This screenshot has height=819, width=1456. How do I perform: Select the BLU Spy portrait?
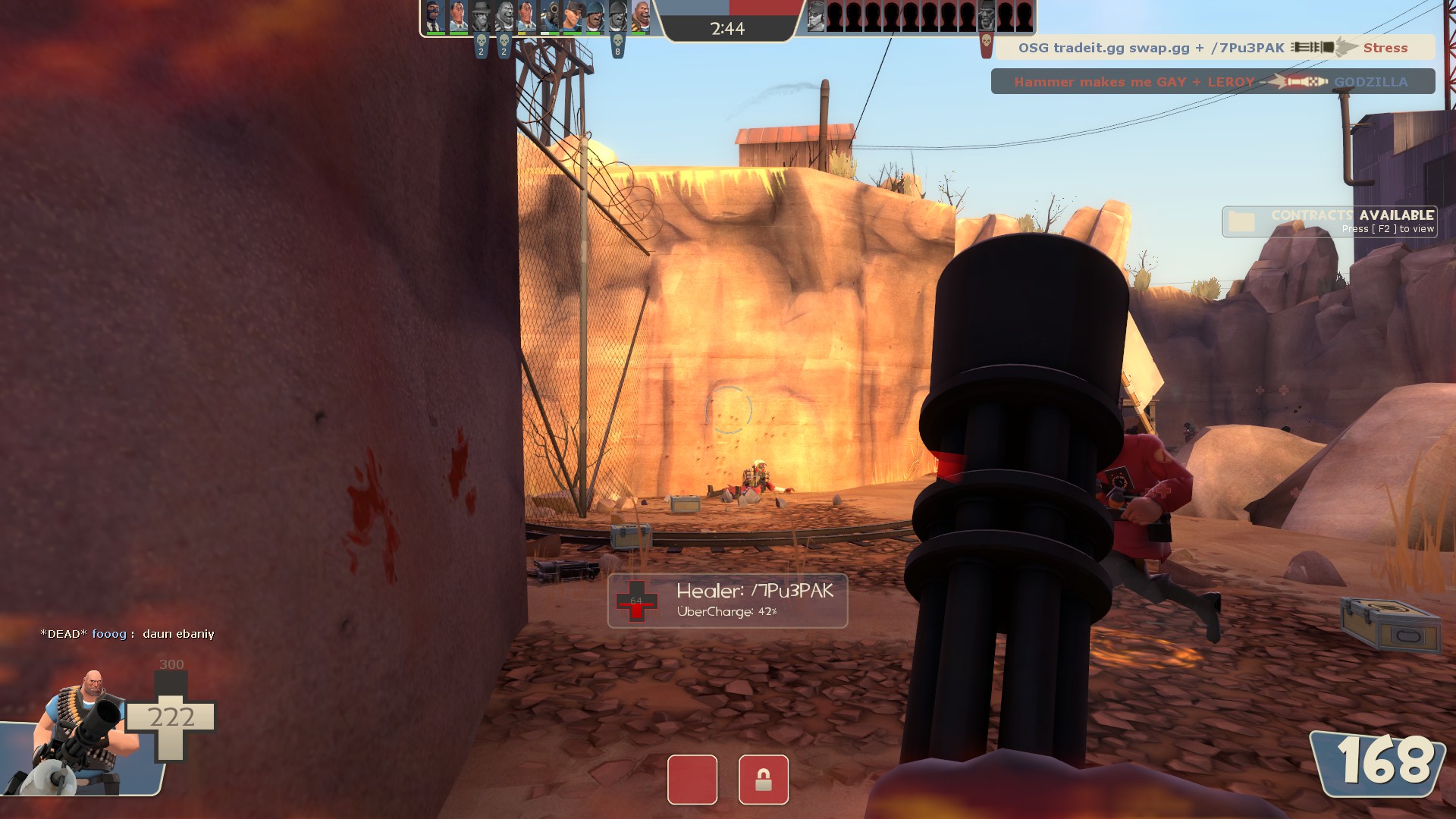(x=435, y=17)
